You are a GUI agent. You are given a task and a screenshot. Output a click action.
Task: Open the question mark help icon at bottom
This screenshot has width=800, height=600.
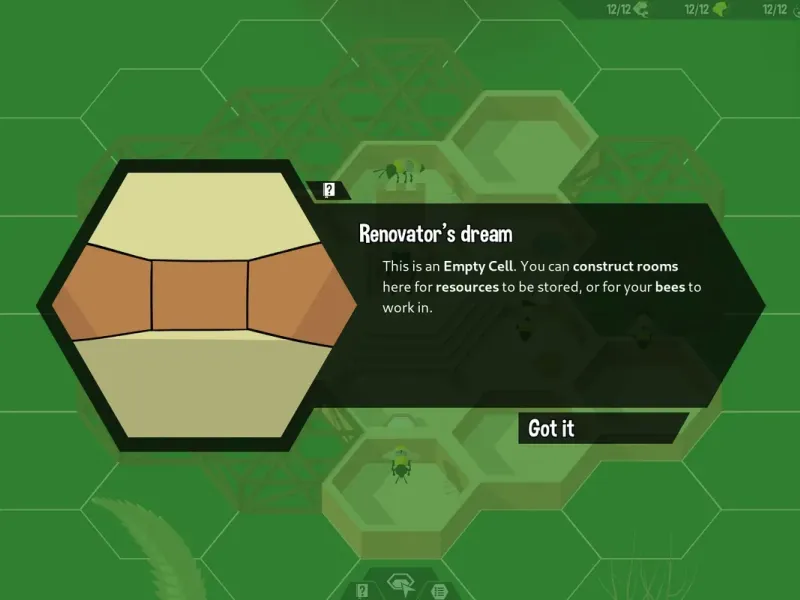[363, 590]
